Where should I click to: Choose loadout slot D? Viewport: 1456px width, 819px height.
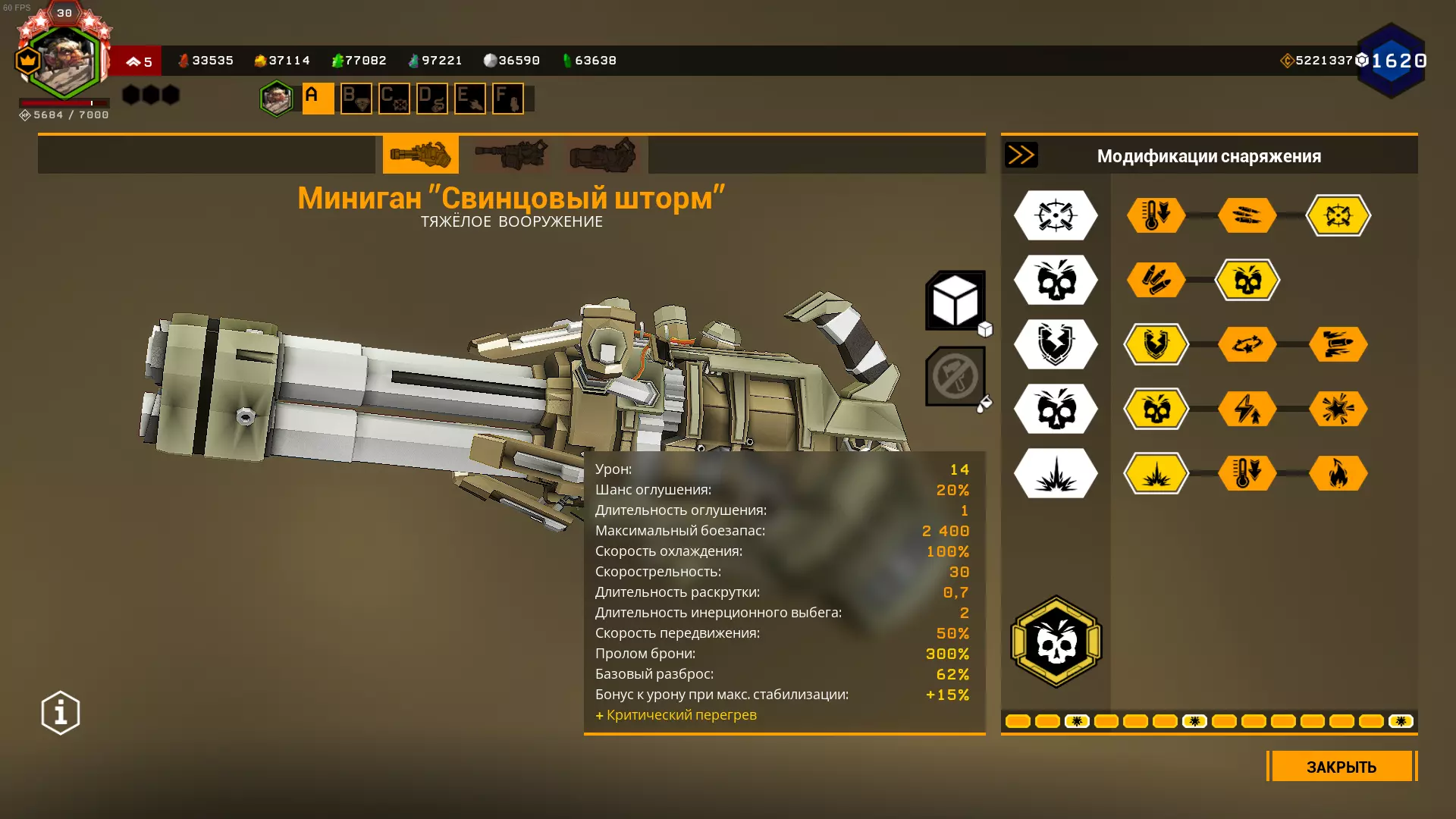point(431,99)
